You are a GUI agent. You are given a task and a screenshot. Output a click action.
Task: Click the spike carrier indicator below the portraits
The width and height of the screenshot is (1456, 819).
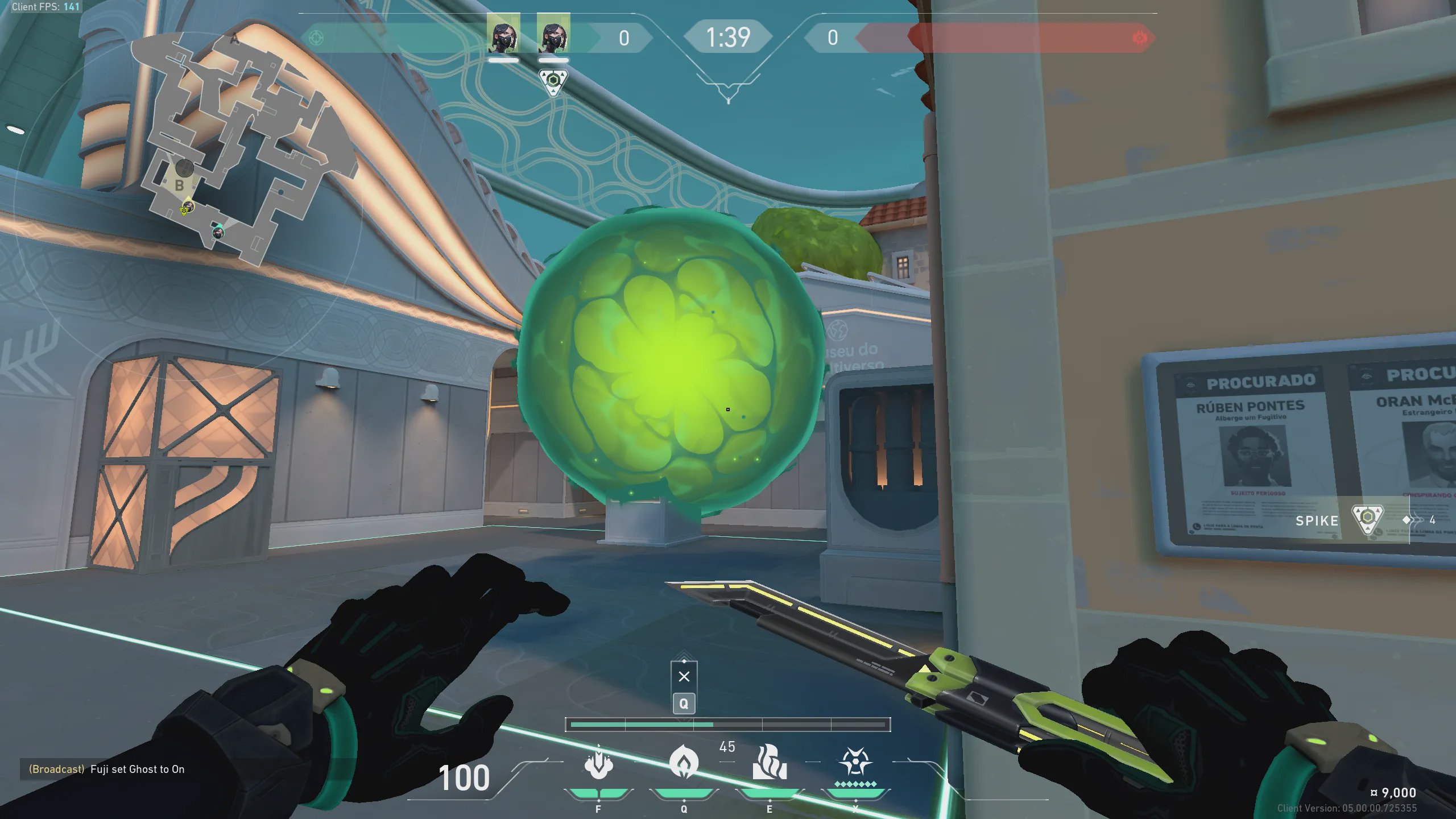pos(553,81)
